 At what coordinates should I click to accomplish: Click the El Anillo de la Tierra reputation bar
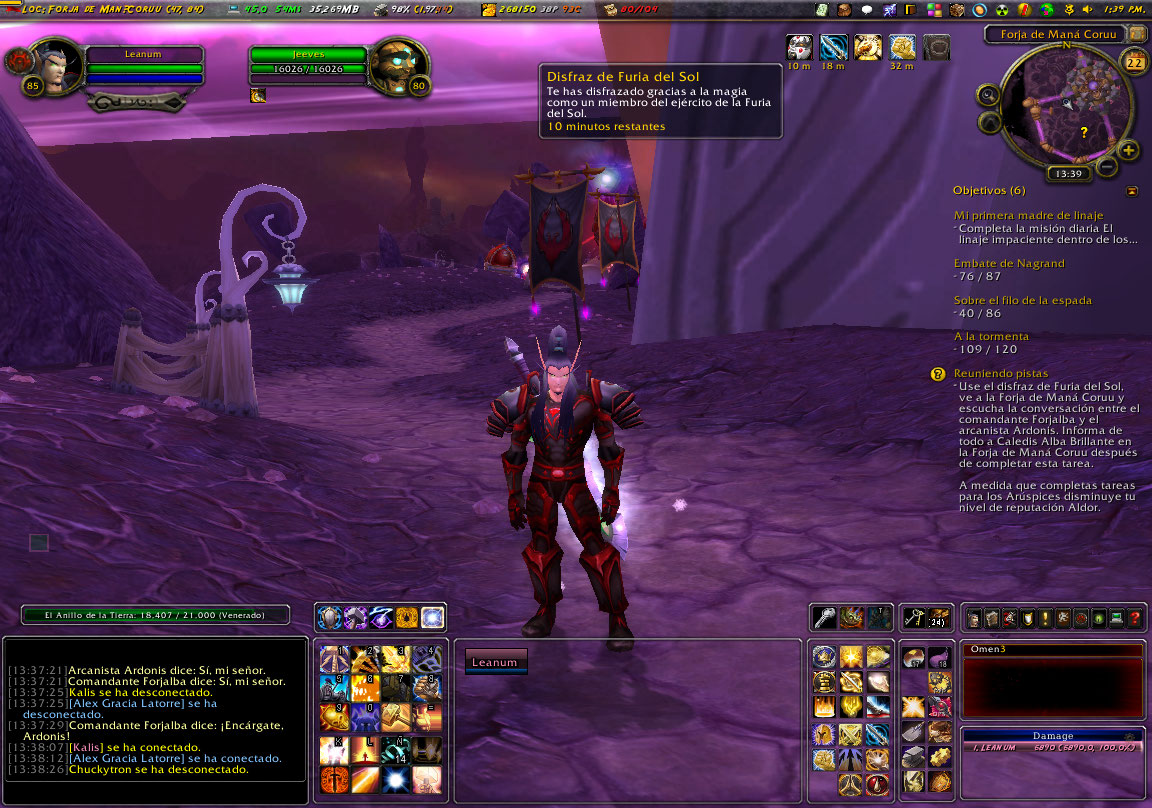tap(156, 615)
